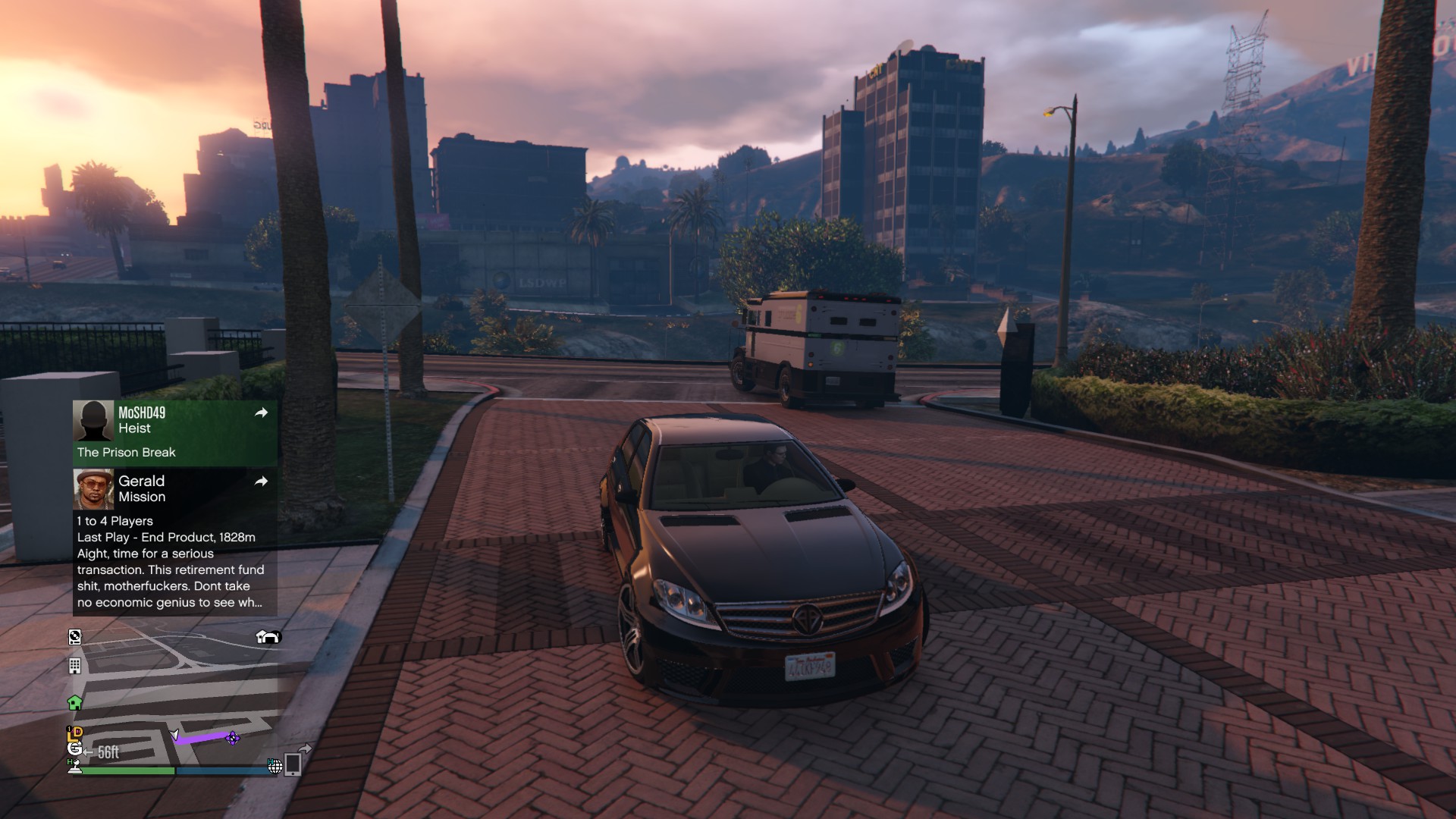Open the phone icon beside the minimap
This screenshot has width=1456, height=819.
pos(293,764)
